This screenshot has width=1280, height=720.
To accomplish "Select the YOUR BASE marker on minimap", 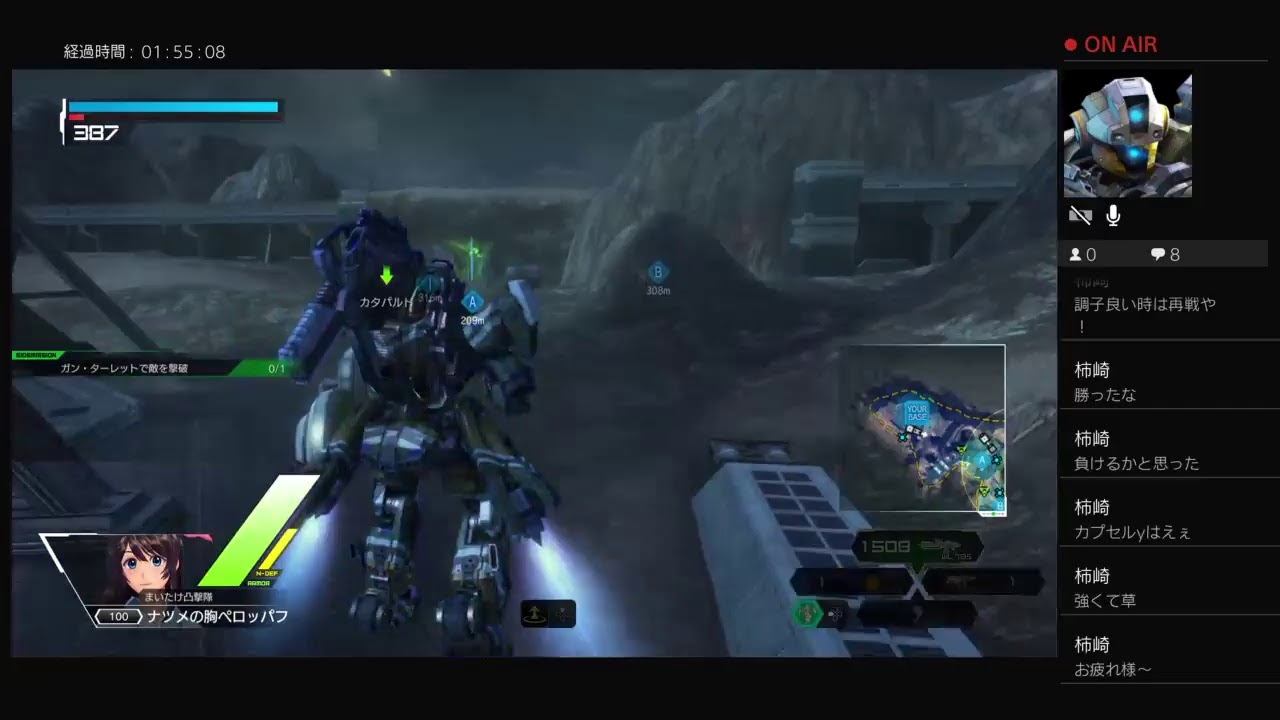I will (x=916, y=411).
